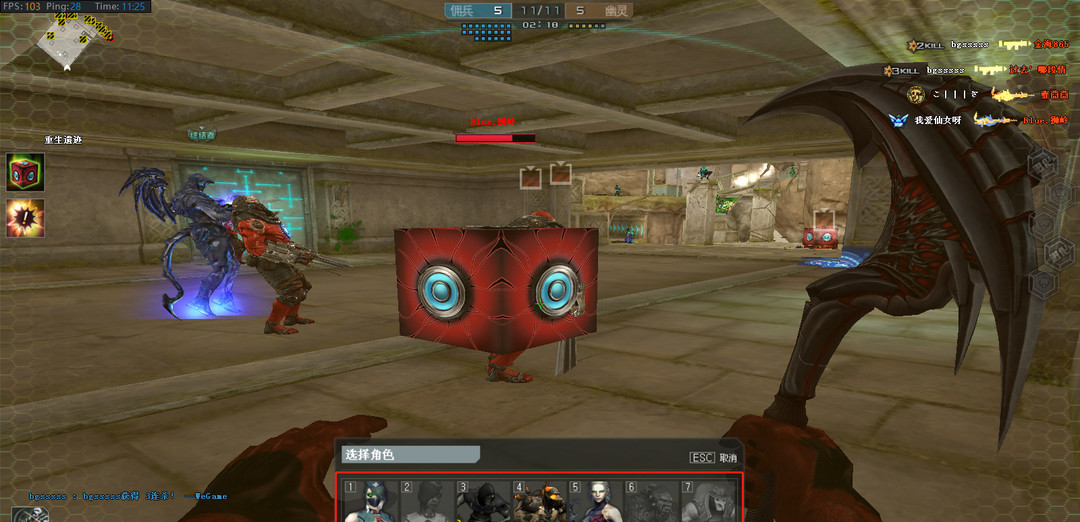Trigger the exclamation burst skill icon
The width and height of the screenshot is (1080, 522).
[x=25, y=218]
